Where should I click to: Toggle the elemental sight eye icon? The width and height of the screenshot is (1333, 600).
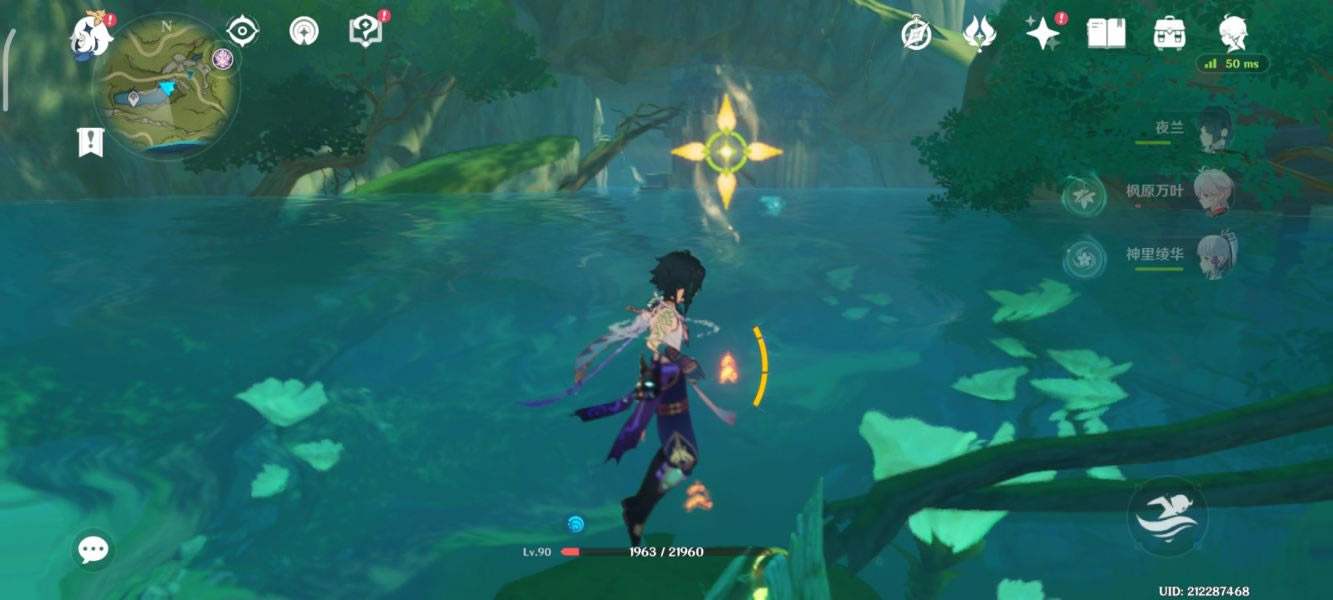click(x=243, y=31)
